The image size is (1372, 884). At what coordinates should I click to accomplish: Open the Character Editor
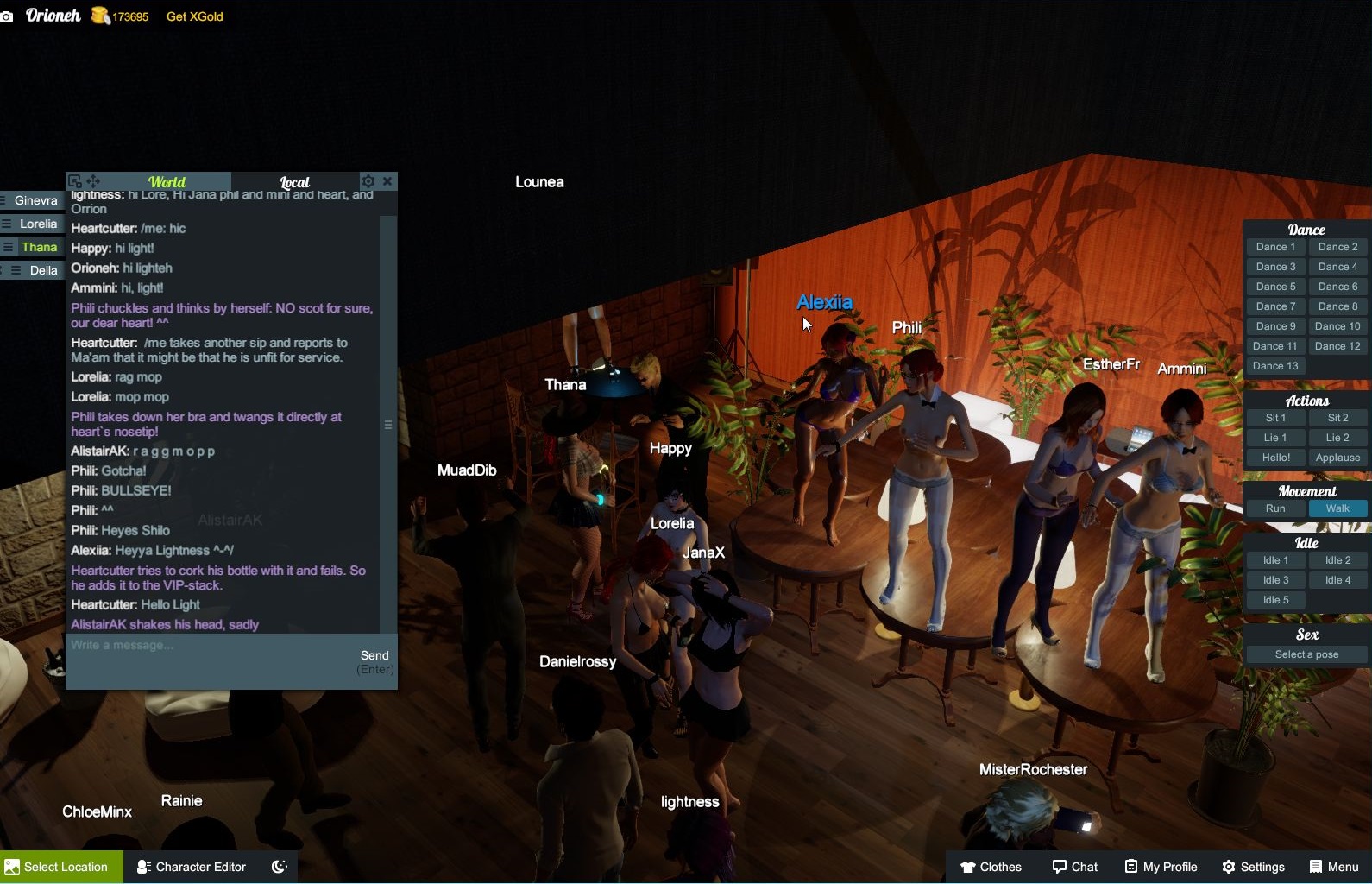pyautogui.click(x=191, y=867)
